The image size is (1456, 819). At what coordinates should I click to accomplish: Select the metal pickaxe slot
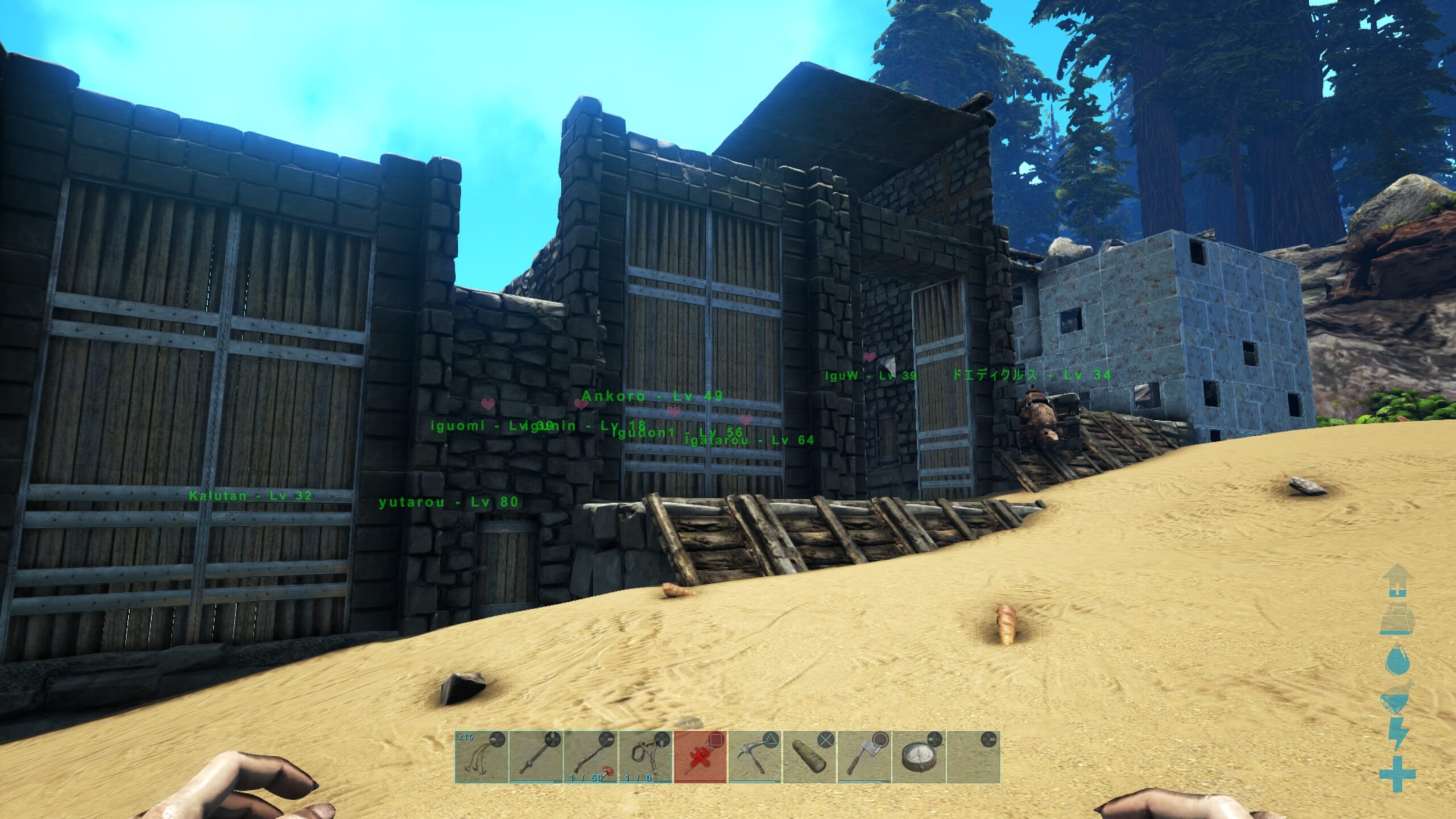[754, 757]
